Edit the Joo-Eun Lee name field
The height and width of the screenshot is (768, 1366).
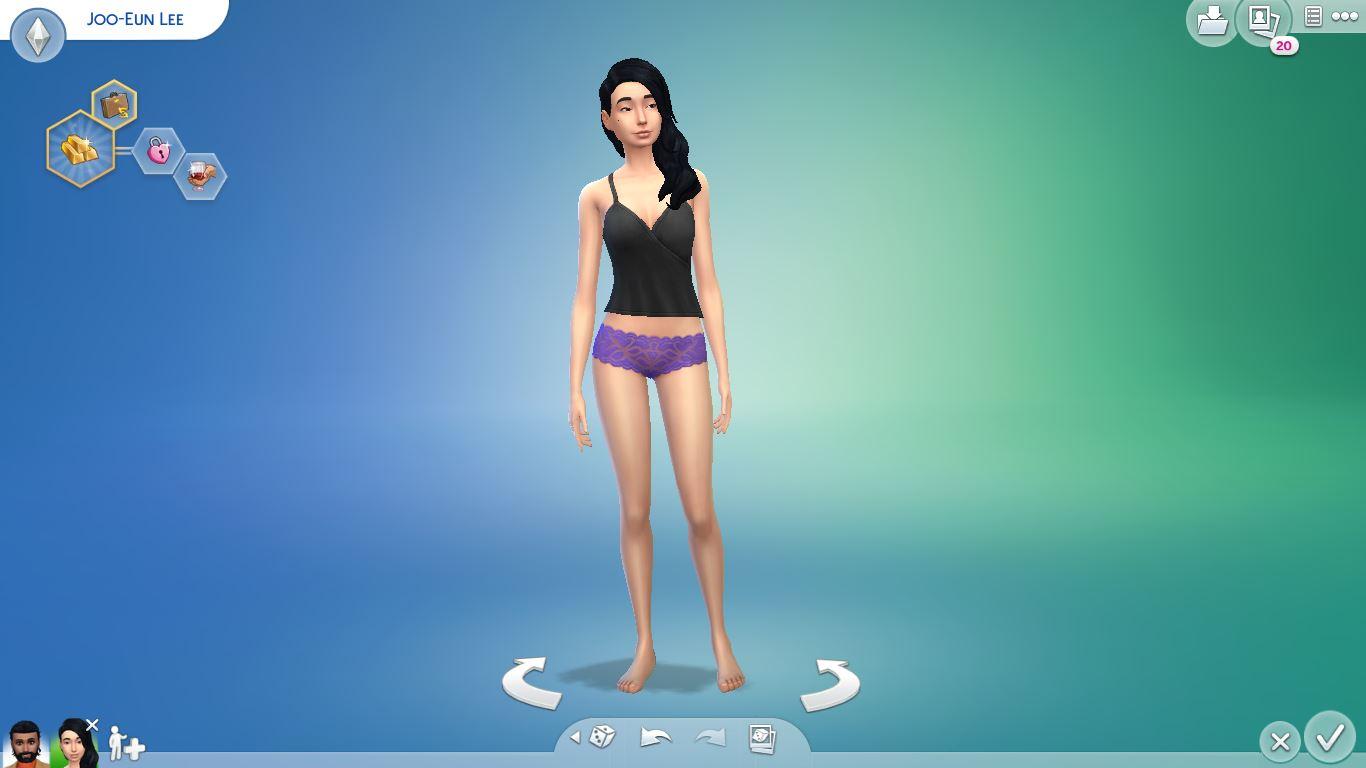pos(135,19)
